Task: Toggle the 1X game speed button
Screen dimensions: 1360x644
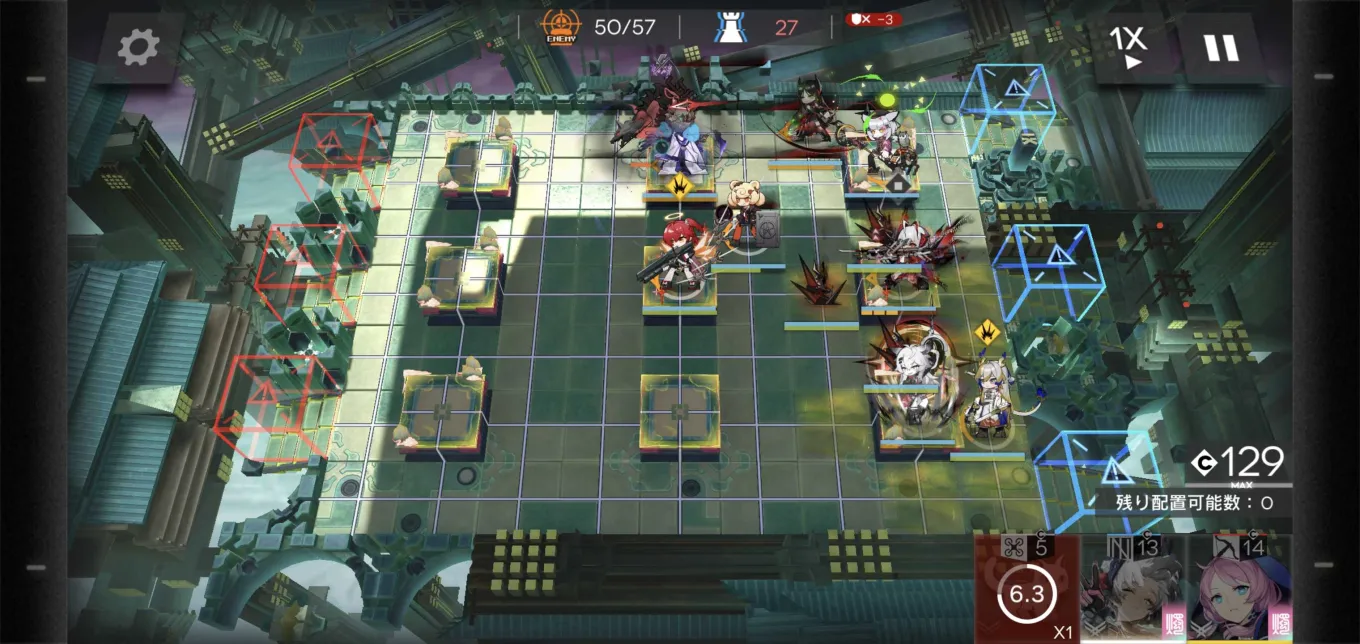Action: click(x=1128, y=47)
